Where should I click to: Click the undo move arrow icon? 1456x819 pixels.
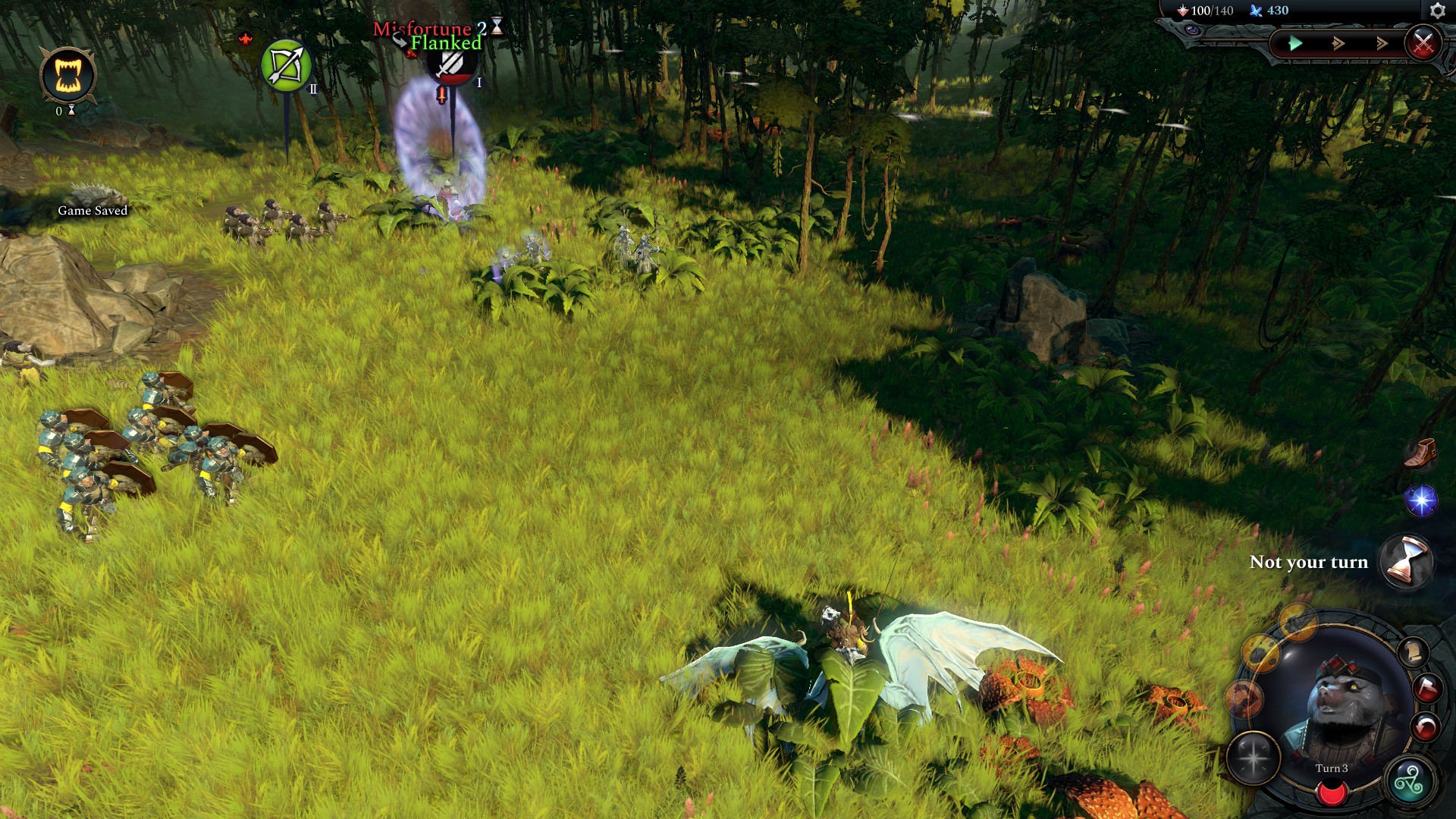click(x=1426, y=725)
